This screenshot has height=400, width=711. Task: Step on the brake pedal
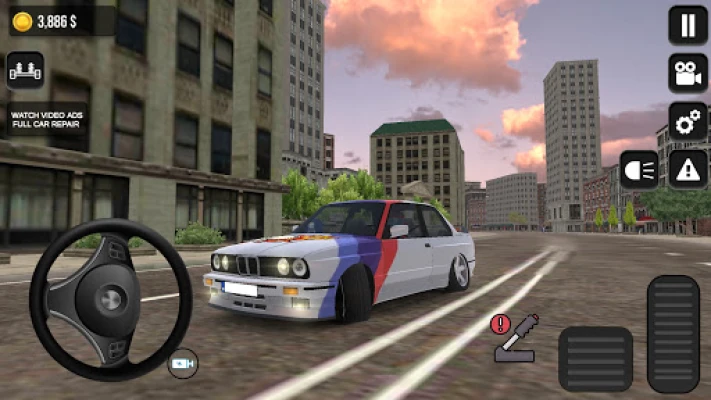(x=594, y=358)
